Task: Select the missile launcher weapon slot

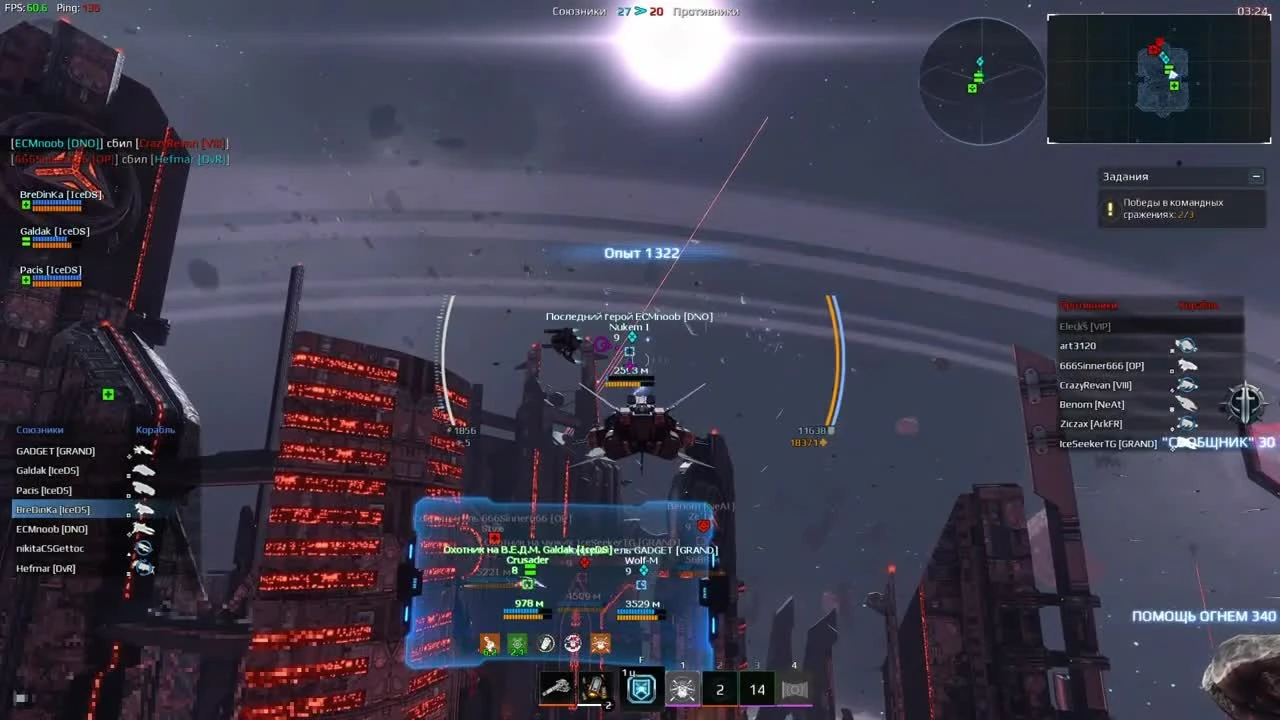Action: [x=595, y=688]
